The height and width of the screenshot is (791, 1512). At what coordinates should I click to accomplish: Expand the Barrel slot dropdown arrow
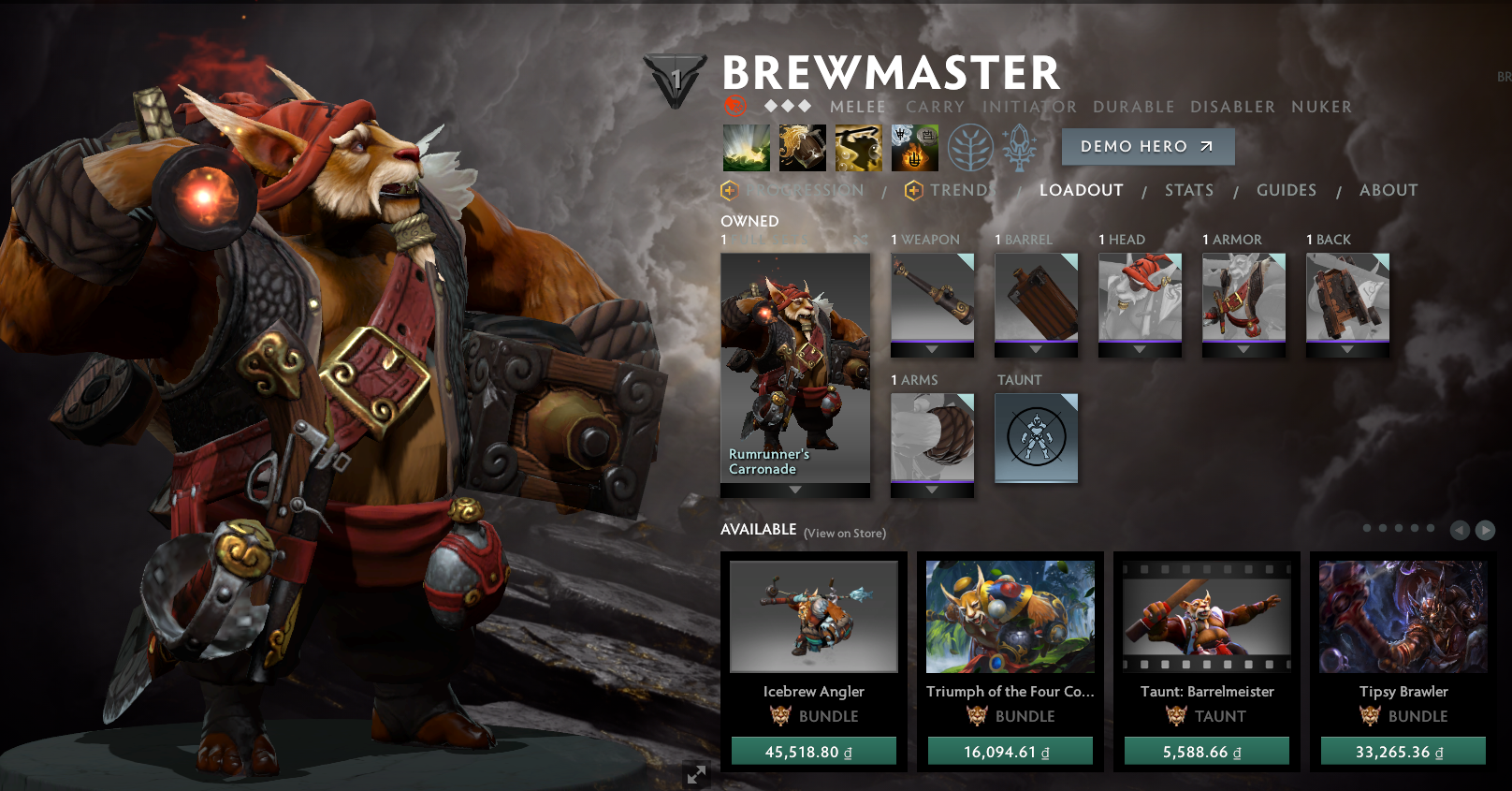tap(1035, 349)
